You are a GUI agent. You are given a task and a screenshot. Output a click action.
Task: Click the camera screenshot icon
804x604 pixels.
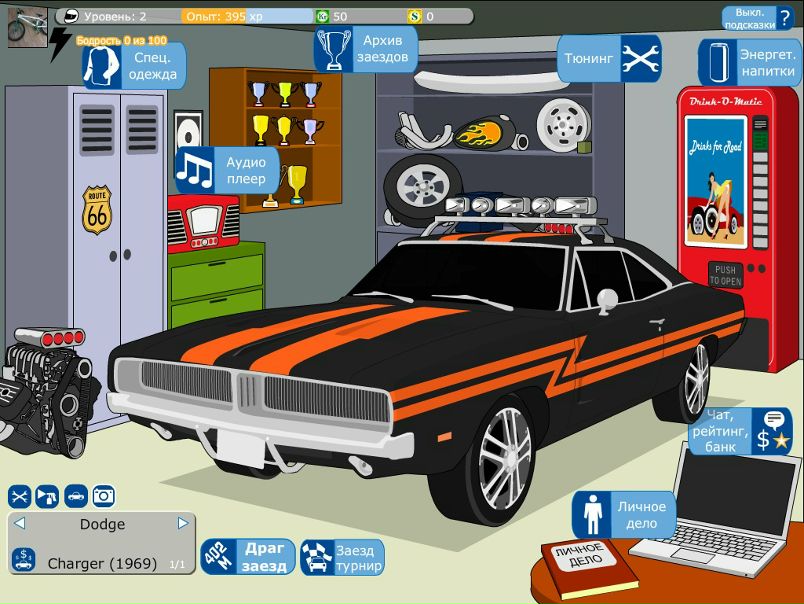click(103, 495)
